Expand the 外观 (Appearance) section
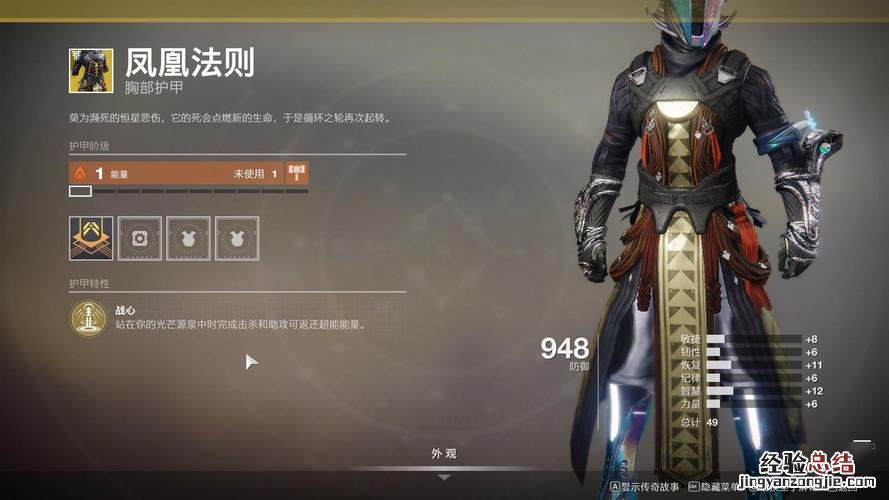The image size is (889, 500). (444, 455)
